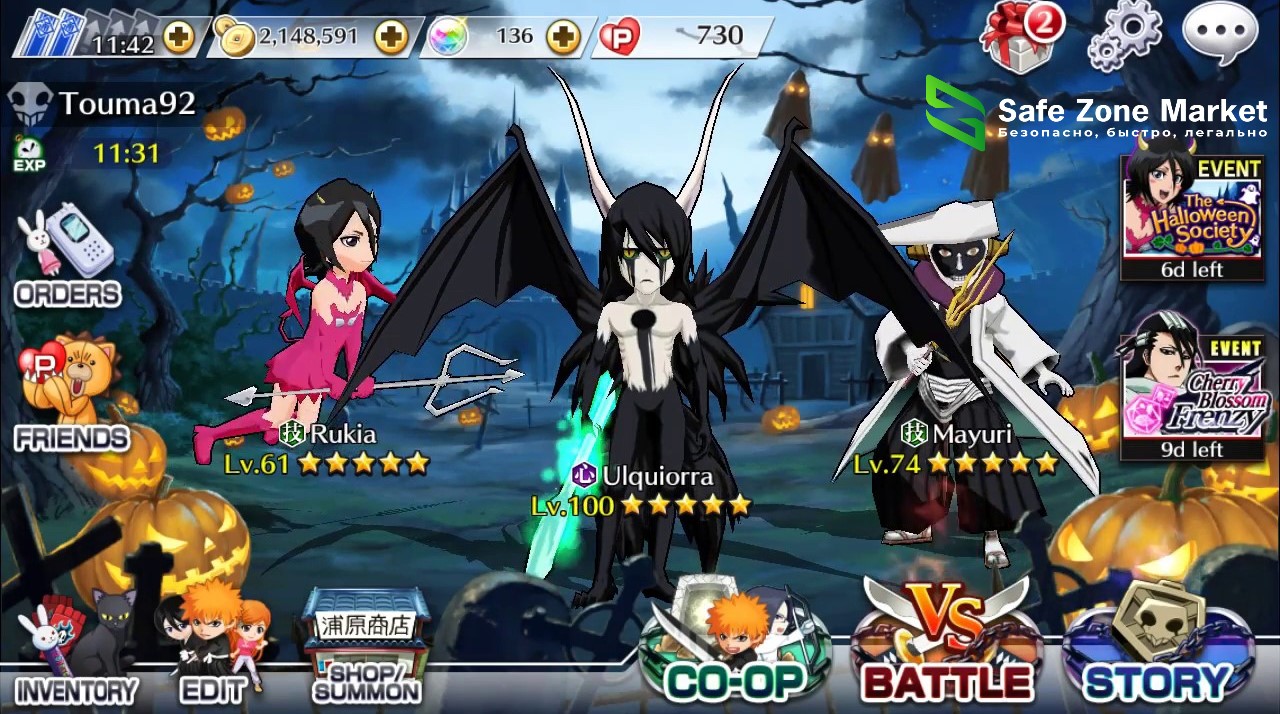Open the Orders menu
This screenshot has width=1280, height=714.
pyautogui.click(x=67, y=260)
